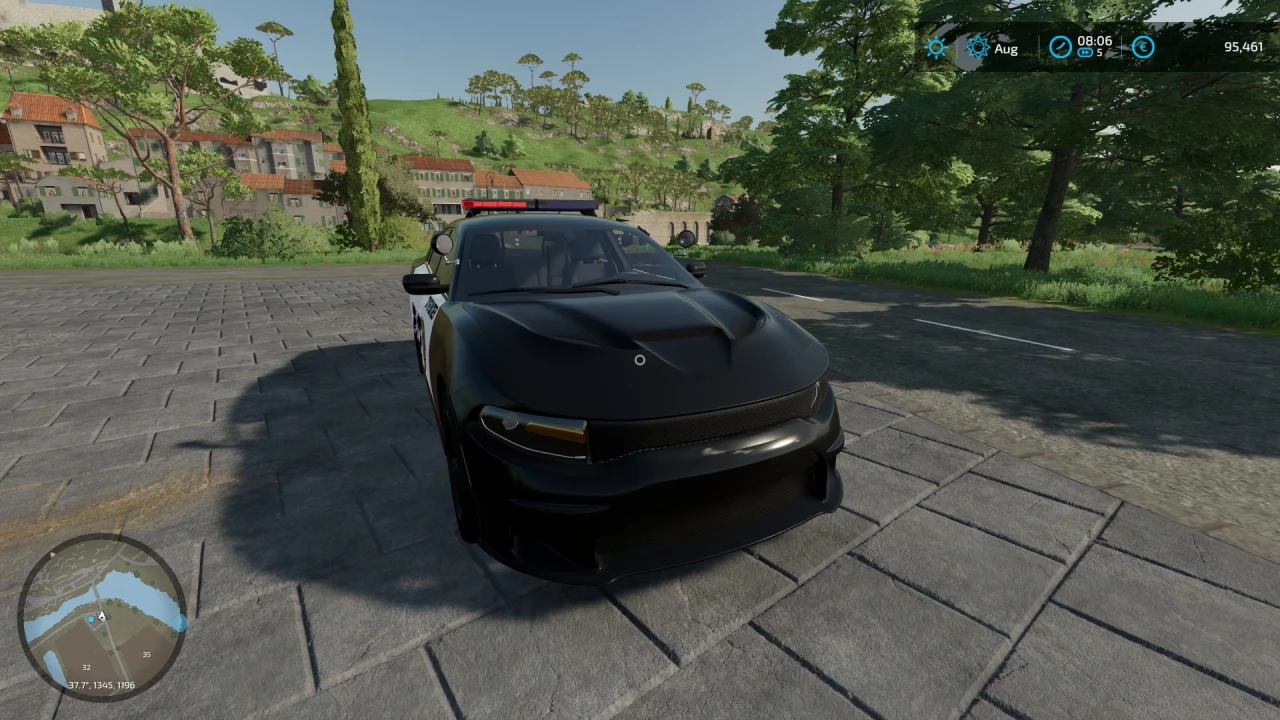Image resolution: width=1280 pixels, height=720 pixels.
Task: Toggle the fast-forward time speed icon
Action: 1085,54
